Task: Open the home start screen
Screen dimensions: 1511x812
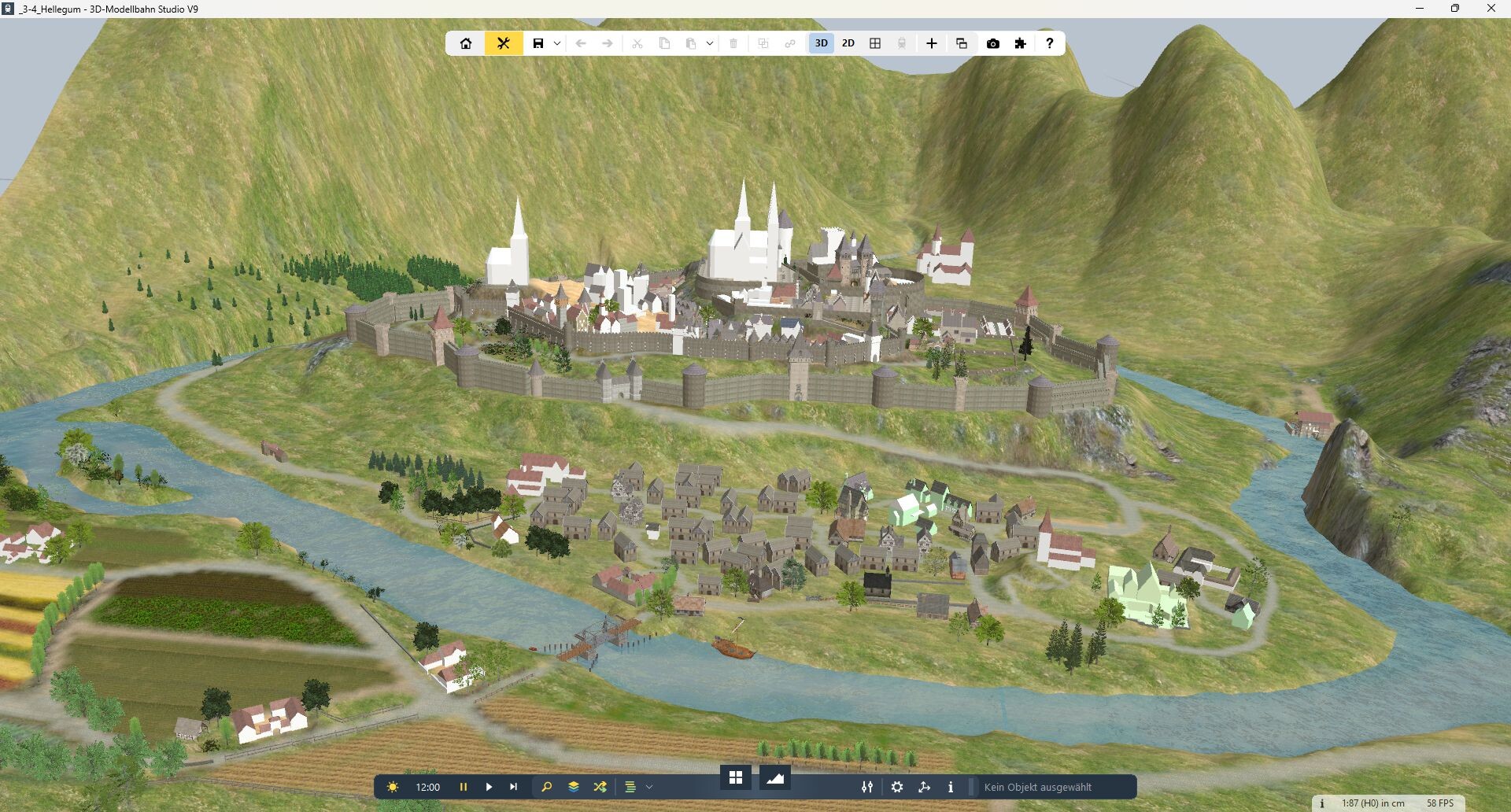Action: [x=466, y=43]
